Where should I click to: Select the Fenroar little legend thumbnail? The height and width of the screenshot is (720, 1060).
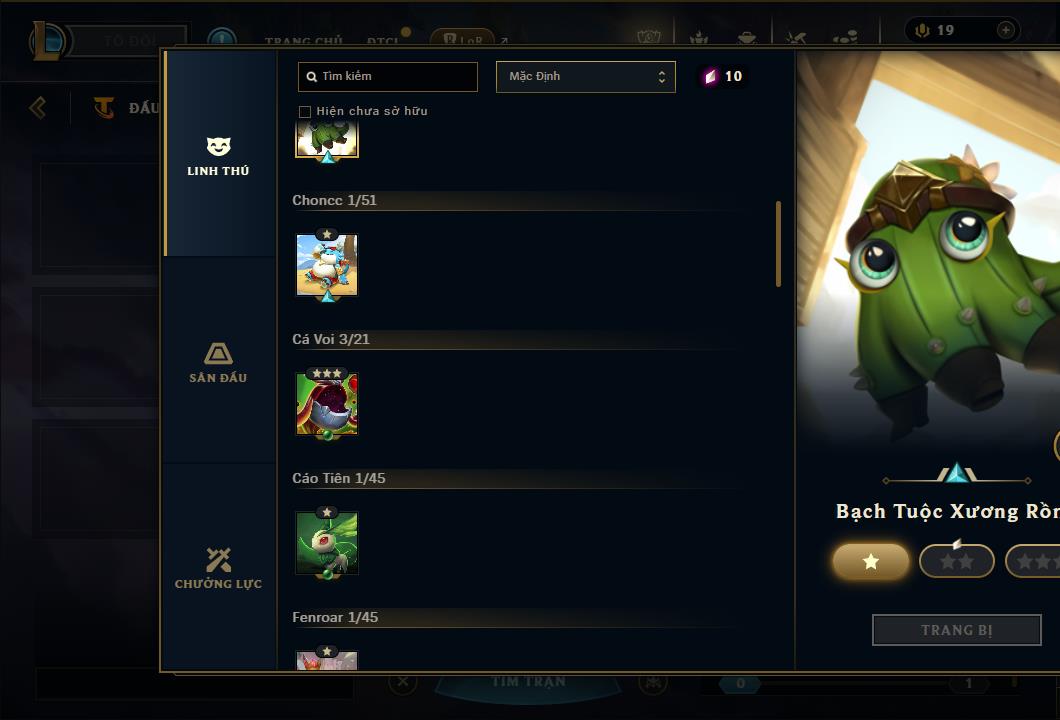327,660
